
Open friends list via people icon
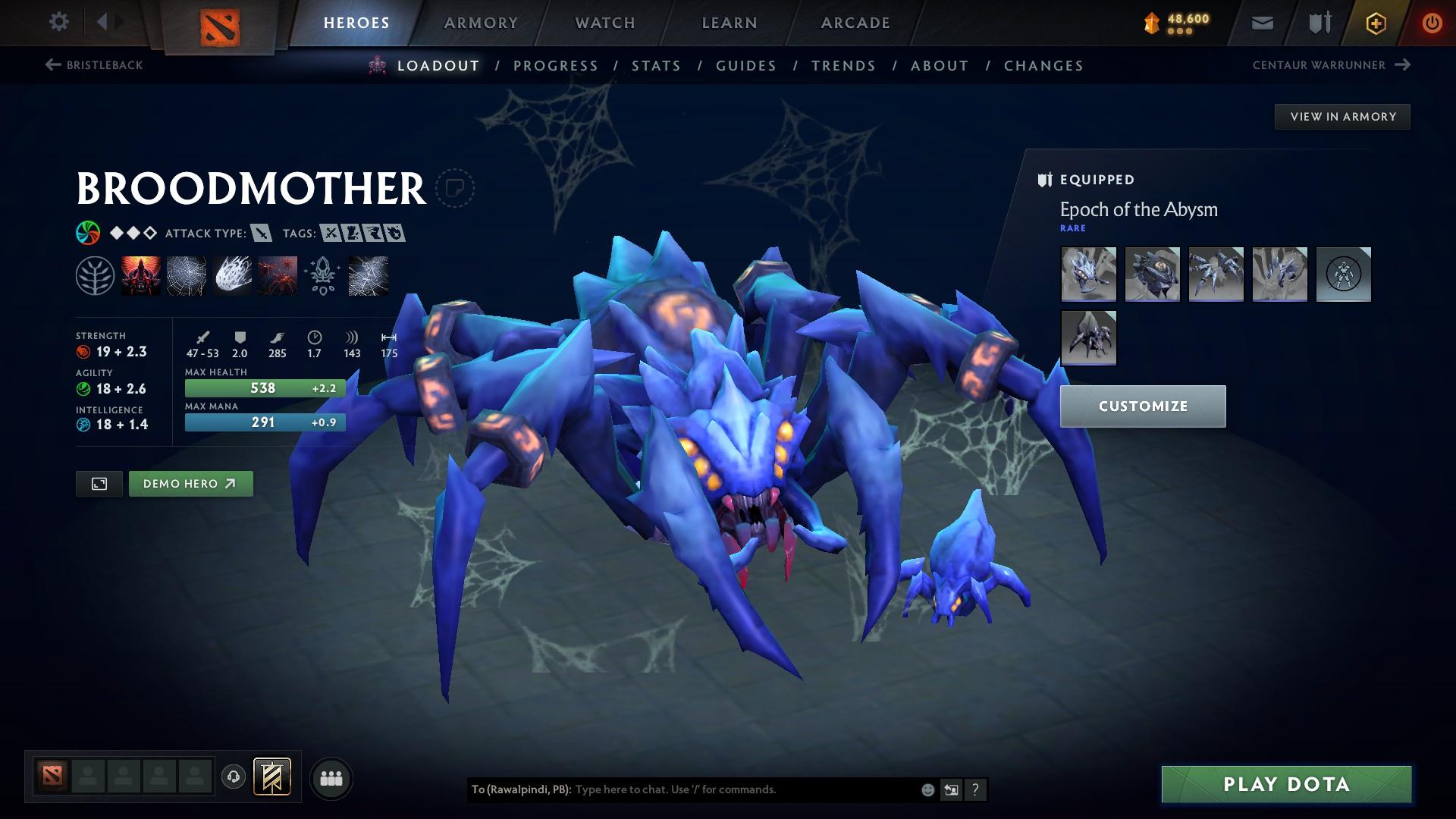click(331, 777)
